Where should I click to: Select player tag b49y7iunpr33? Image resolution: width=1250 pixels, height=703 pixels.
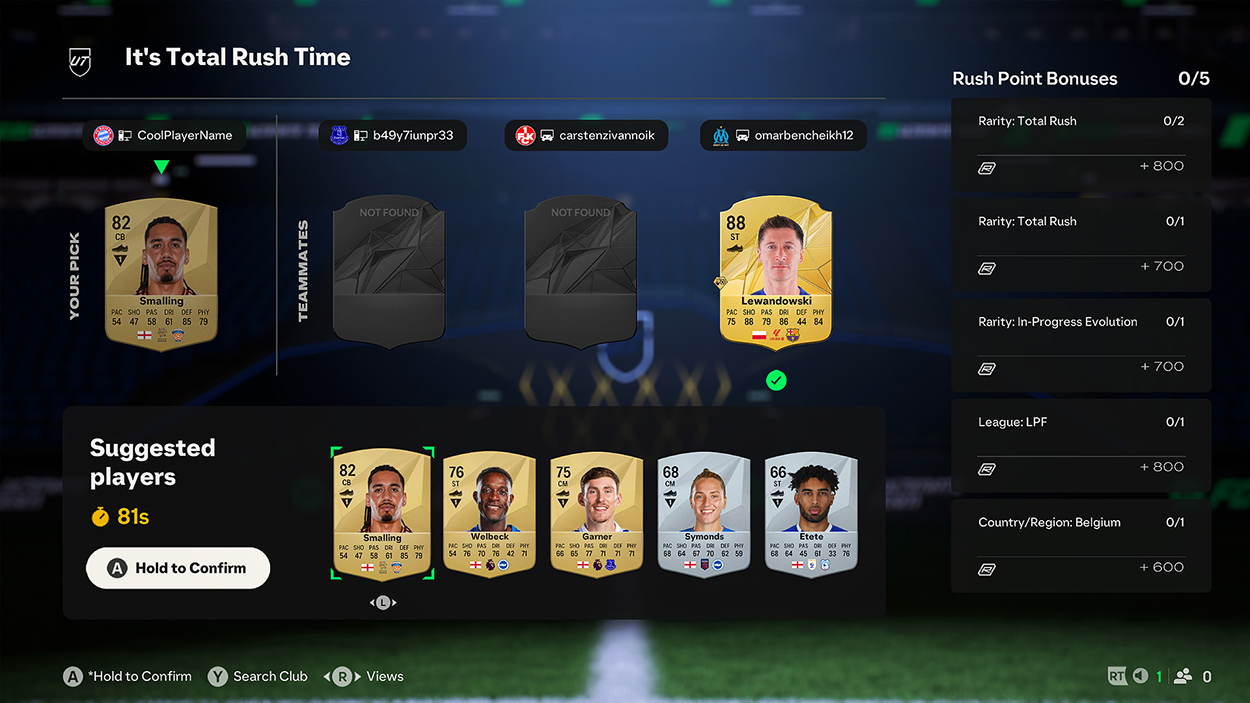click(392, 135)
